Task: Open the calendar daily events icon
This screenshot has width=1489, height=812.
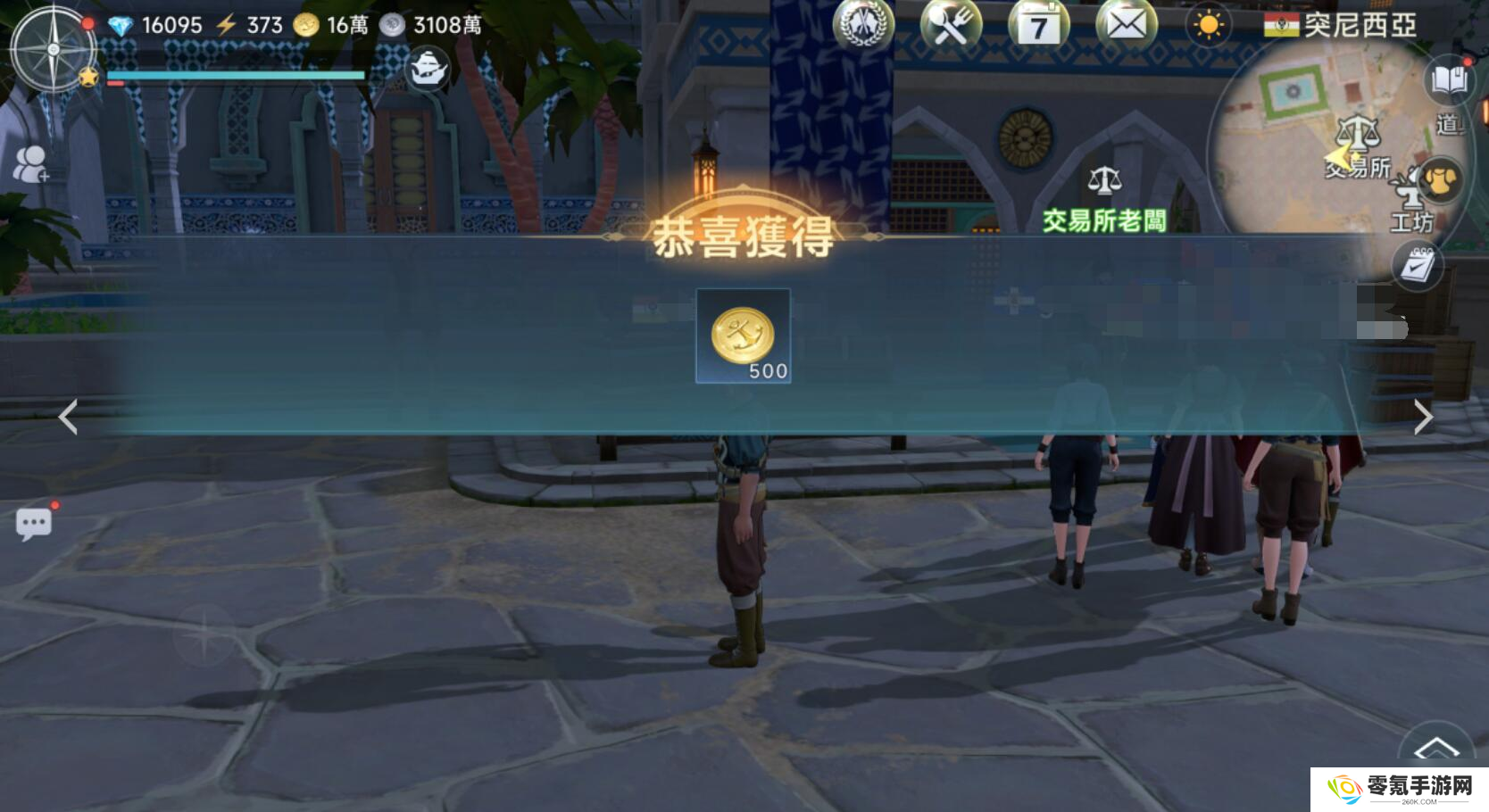Action: click(x=1039, y=26)
